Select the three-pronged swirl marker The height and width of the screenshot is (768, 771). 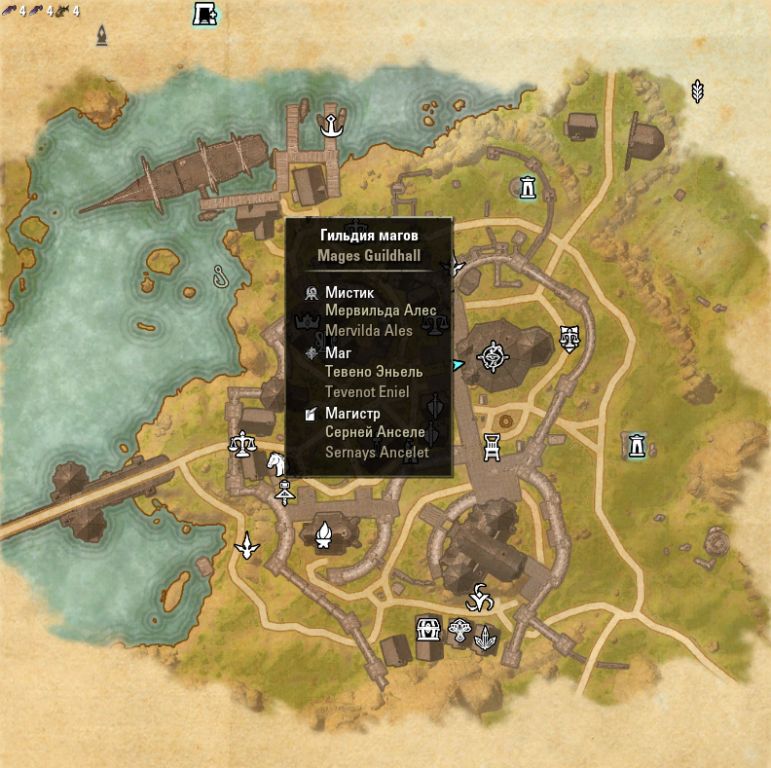pos(479,597)
